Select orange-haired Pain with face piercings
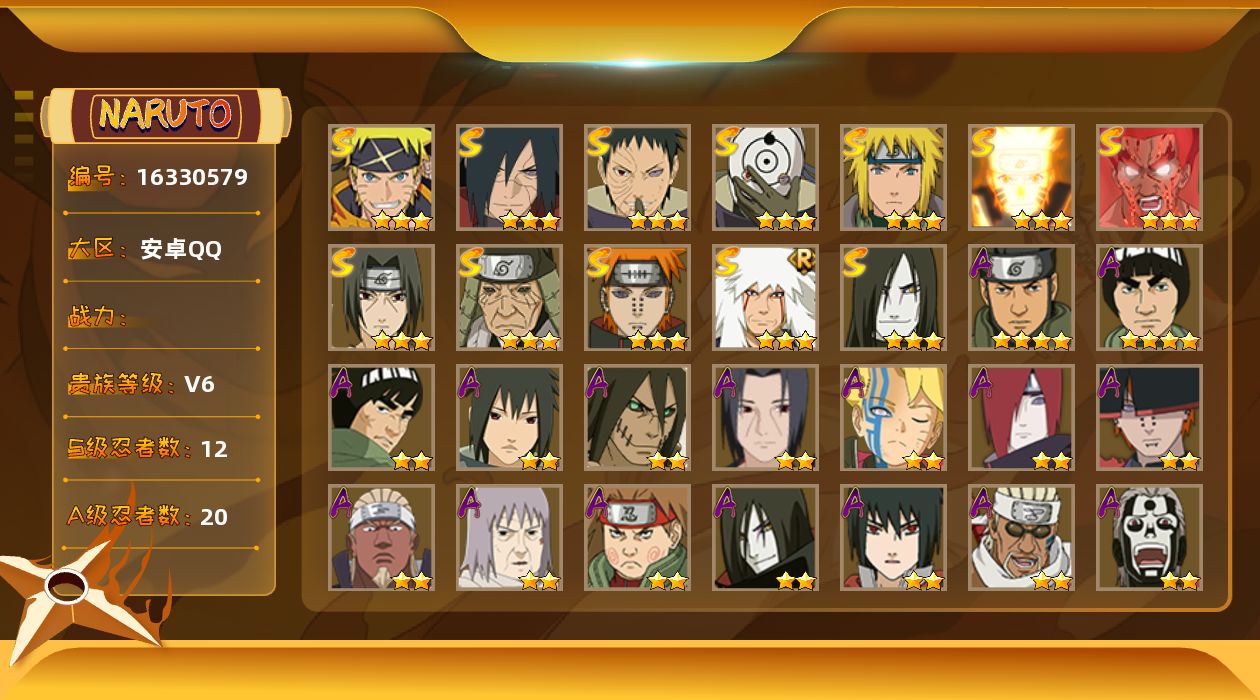The height and width of the screenshot is (700, 1260). (x=637, y=297)
